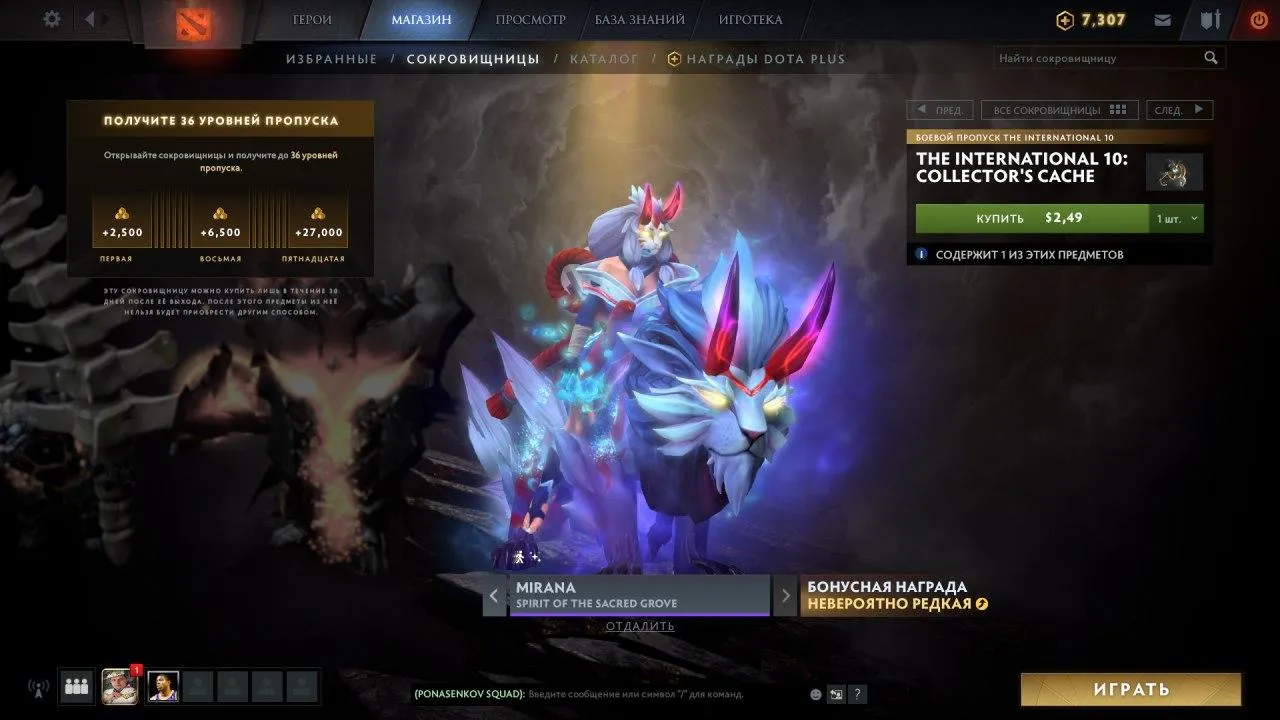Open the Игротека tab

pyautogui.click(x=750, y=20)
